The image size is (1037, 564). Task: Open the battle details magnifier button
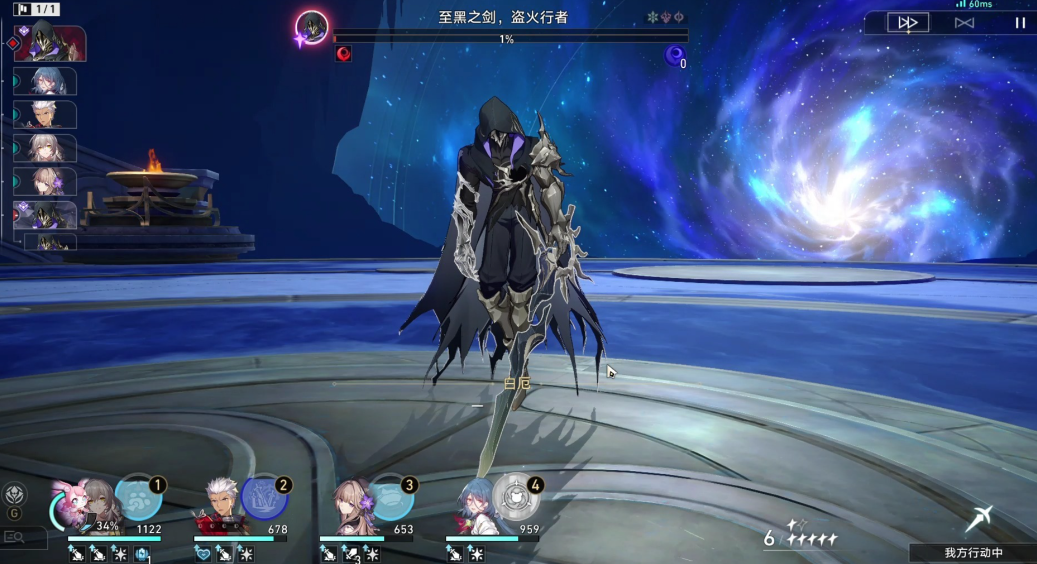[x=15, y=537]
